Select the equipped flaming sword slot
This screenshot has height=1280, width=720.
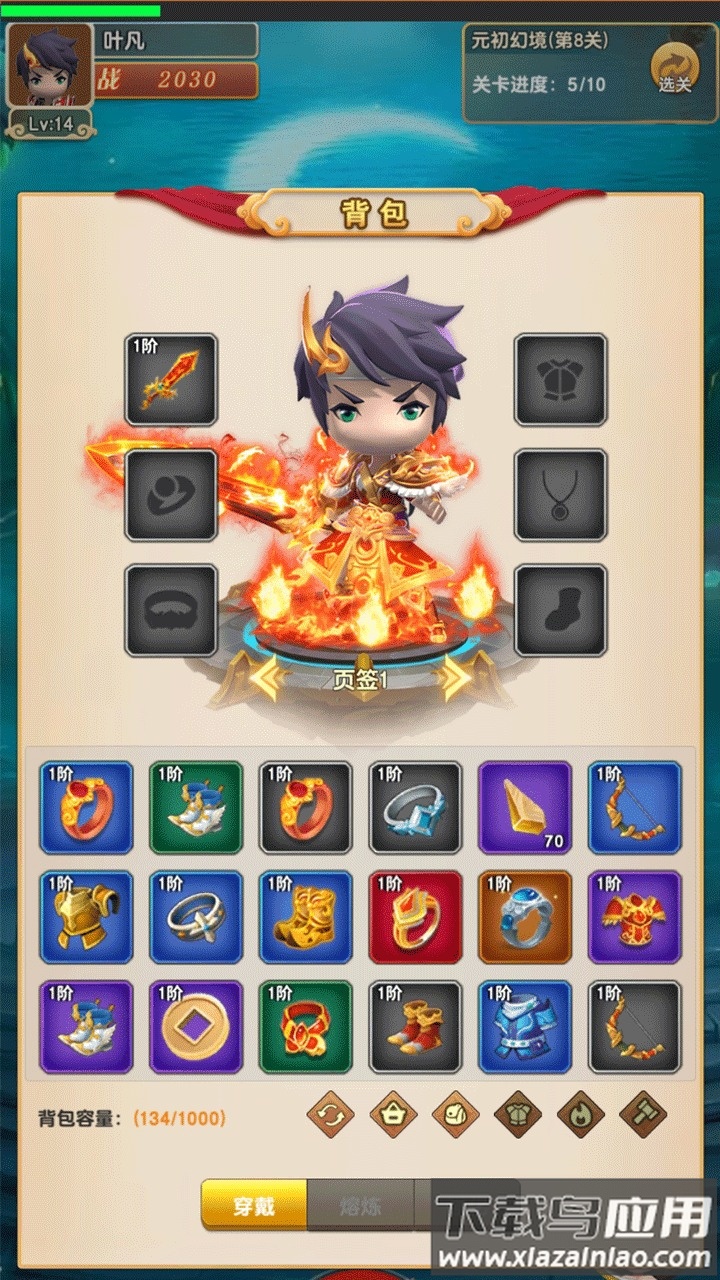[171, 380]
